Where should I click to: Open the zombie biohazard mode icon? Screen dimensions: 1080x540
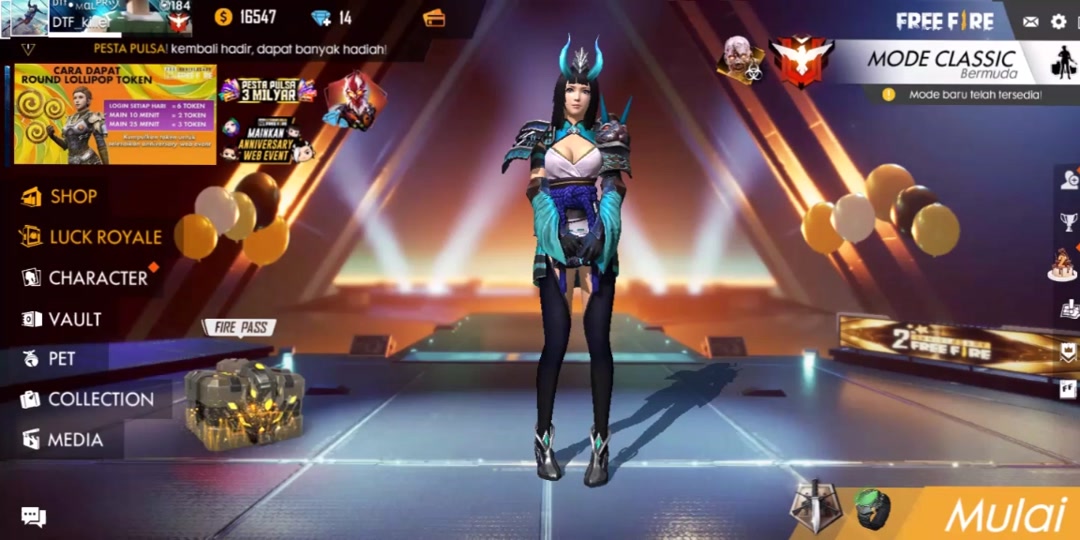pos(741,60)
